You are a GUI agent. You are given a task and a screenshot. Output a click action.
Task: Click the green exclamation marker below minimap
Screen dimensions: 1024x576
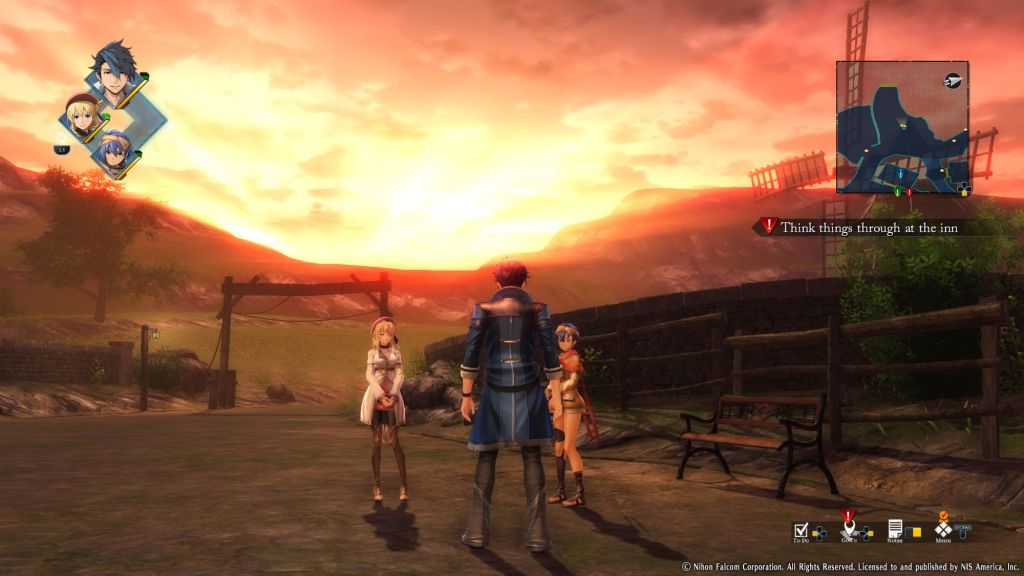coord(897,190)
